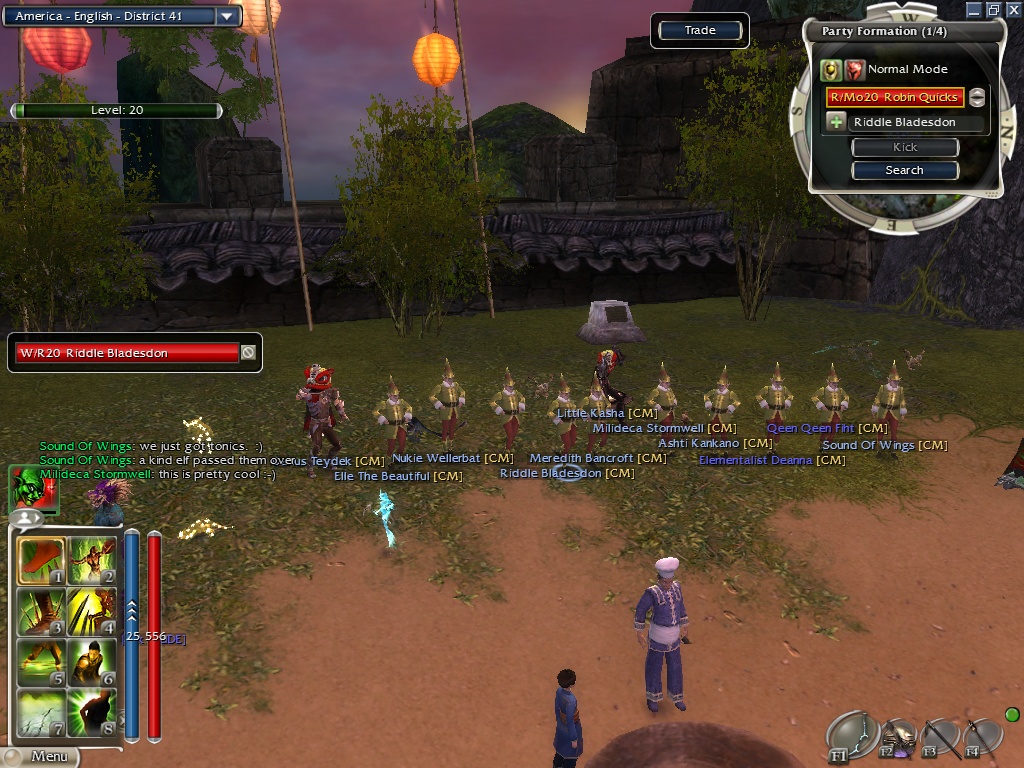Close the game window
Screen dimensions: 1024x768
[1012, 9]
